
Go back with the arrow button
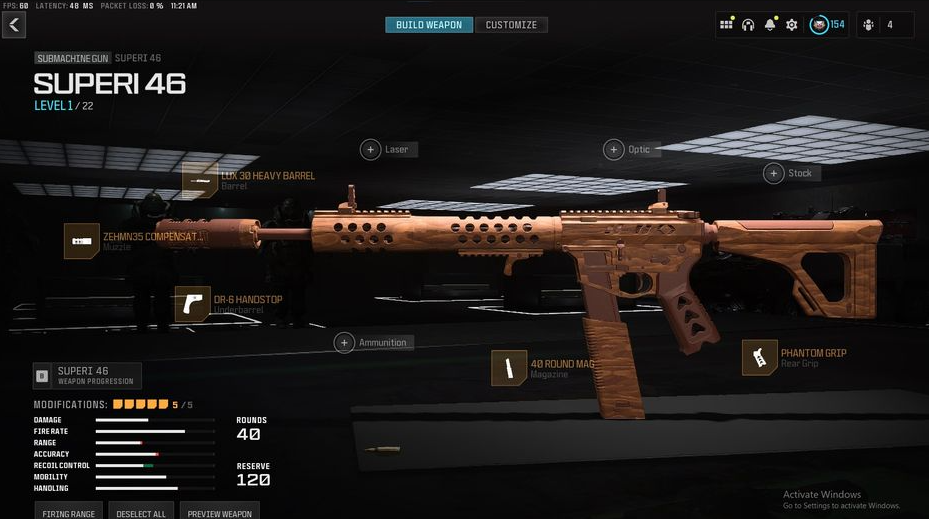coord(14,25)
